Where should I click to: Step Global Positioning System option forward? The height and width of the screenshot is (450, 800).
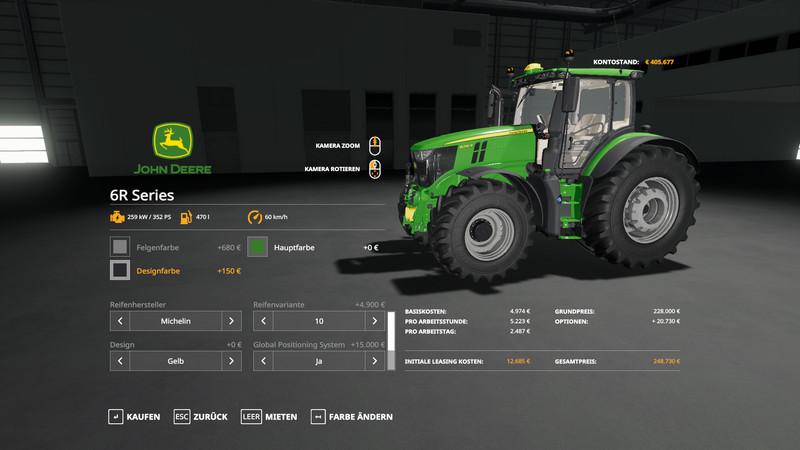375,360
